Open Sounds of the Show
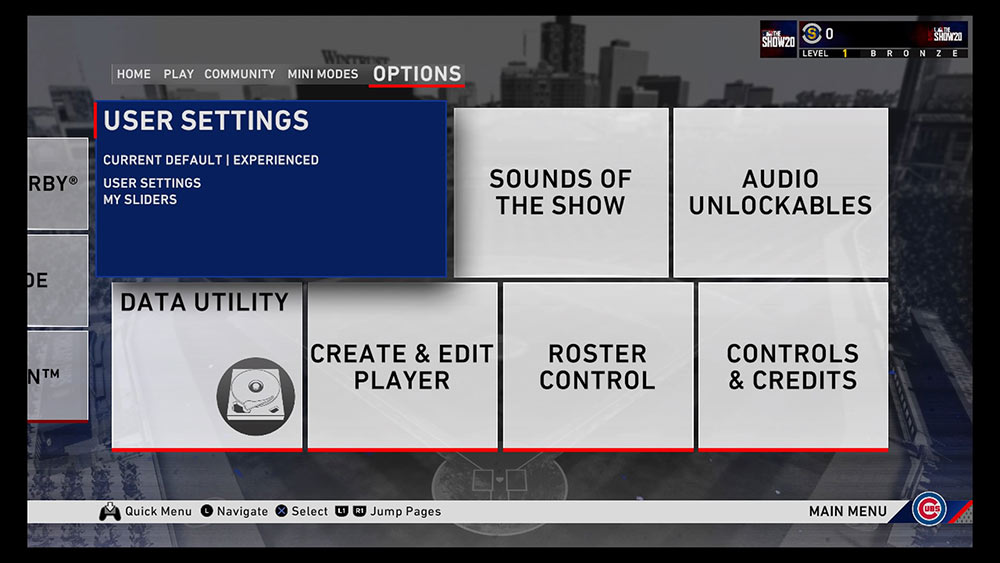Viewport: 1000px width, 563px height. point(561,193)
